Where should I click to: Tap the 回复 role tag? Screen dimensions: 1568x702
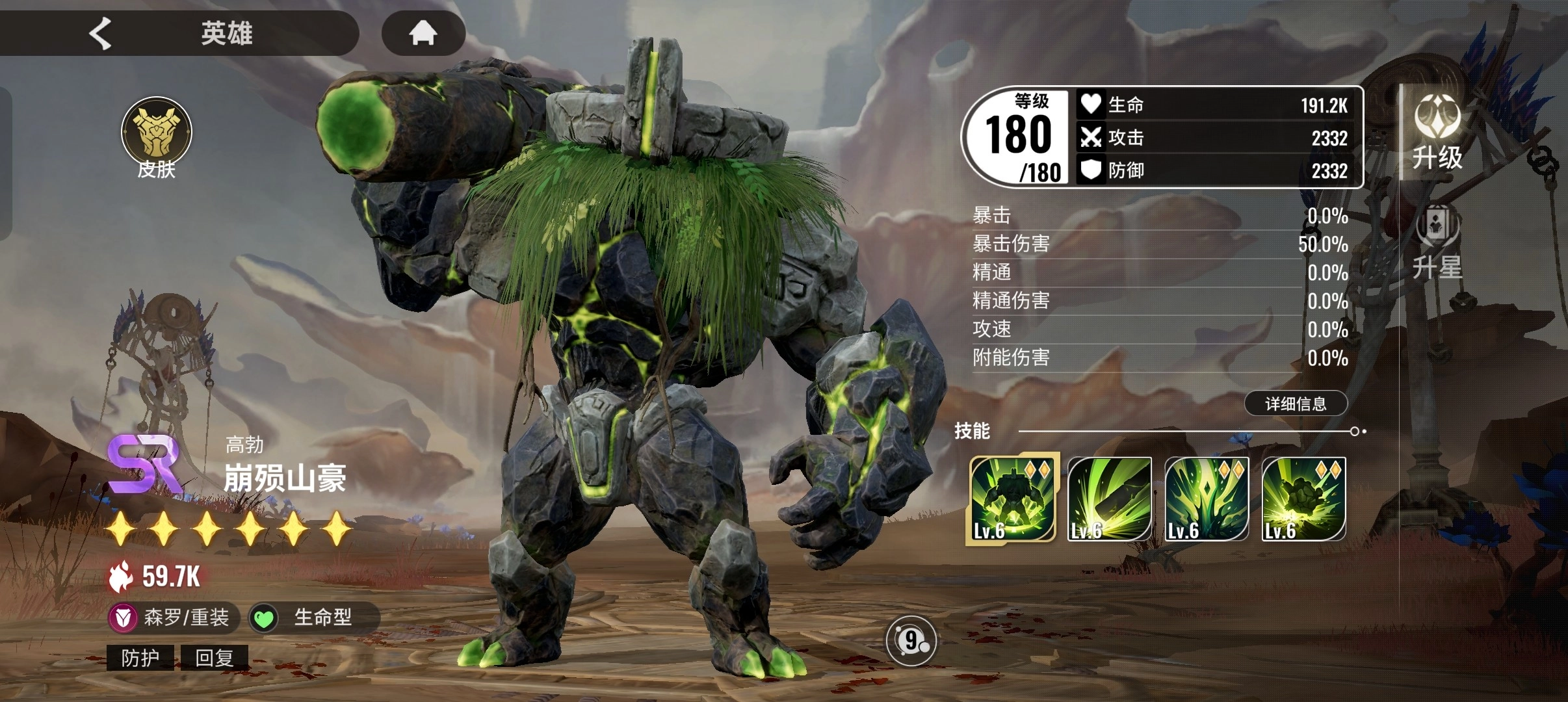pos(214,658)
